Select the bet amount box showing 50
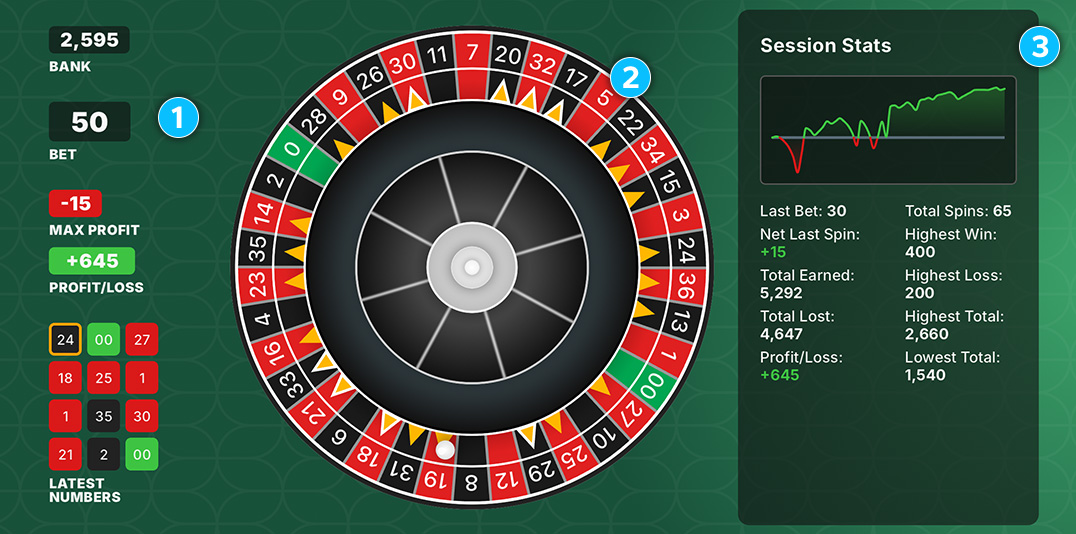Viewport: 1076px width, 534px height. pyautogui.click(x=89, y=122)
